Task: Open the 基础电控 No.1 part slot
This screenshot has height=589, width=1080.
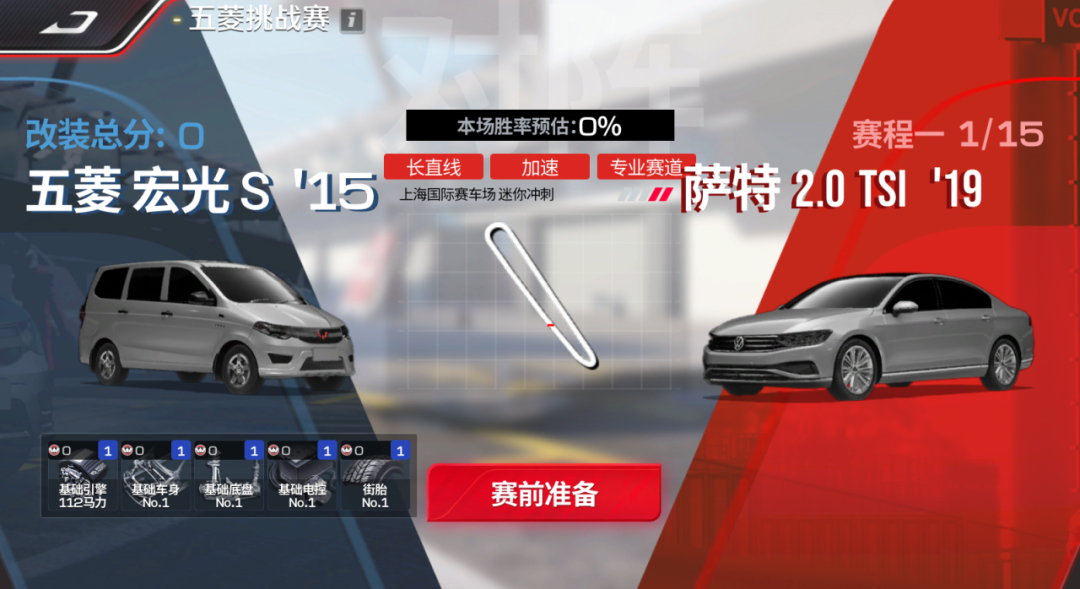Action: (302, 477)
